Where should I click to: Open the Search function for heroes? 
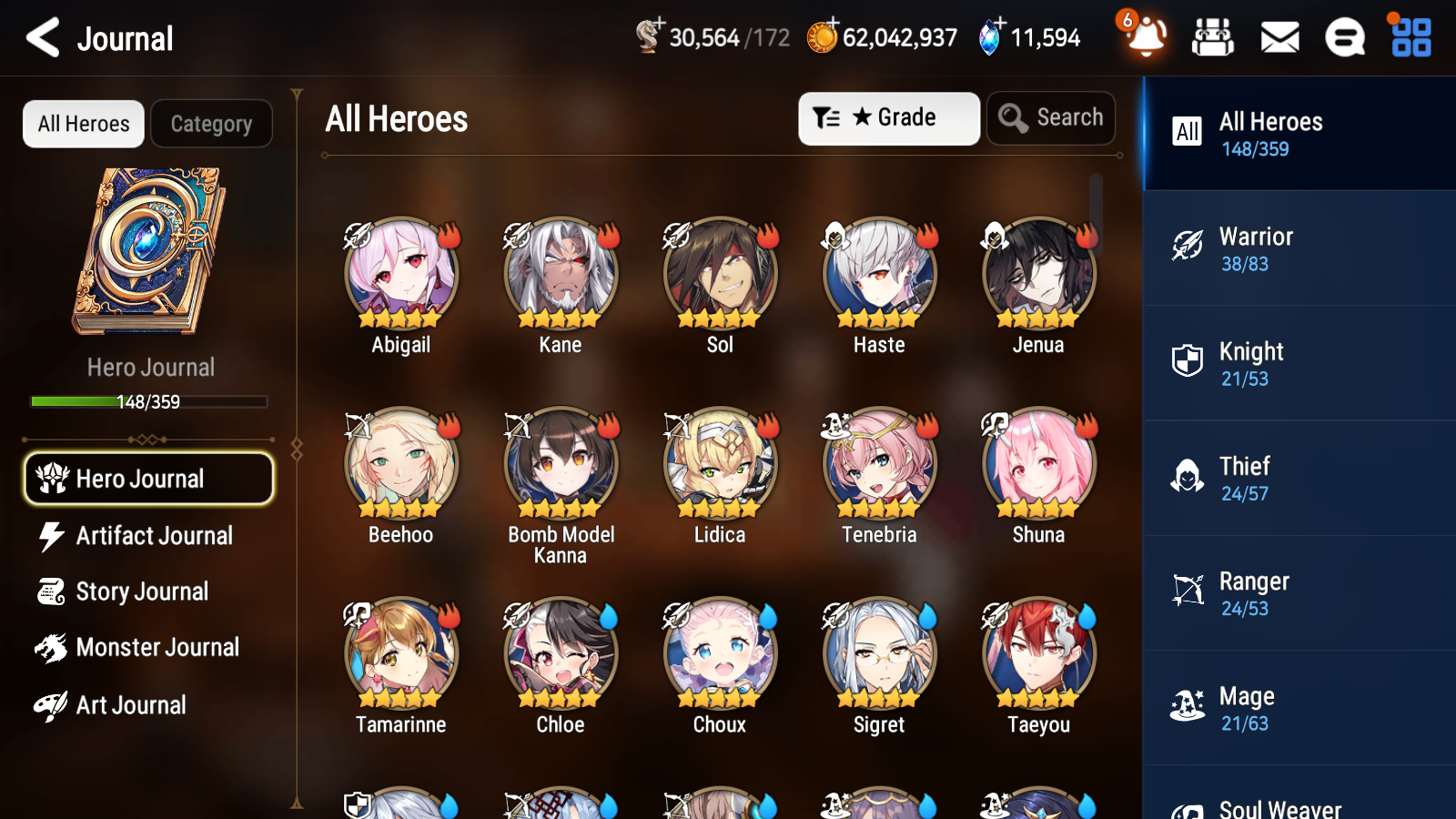click(x=1051, y=117)
